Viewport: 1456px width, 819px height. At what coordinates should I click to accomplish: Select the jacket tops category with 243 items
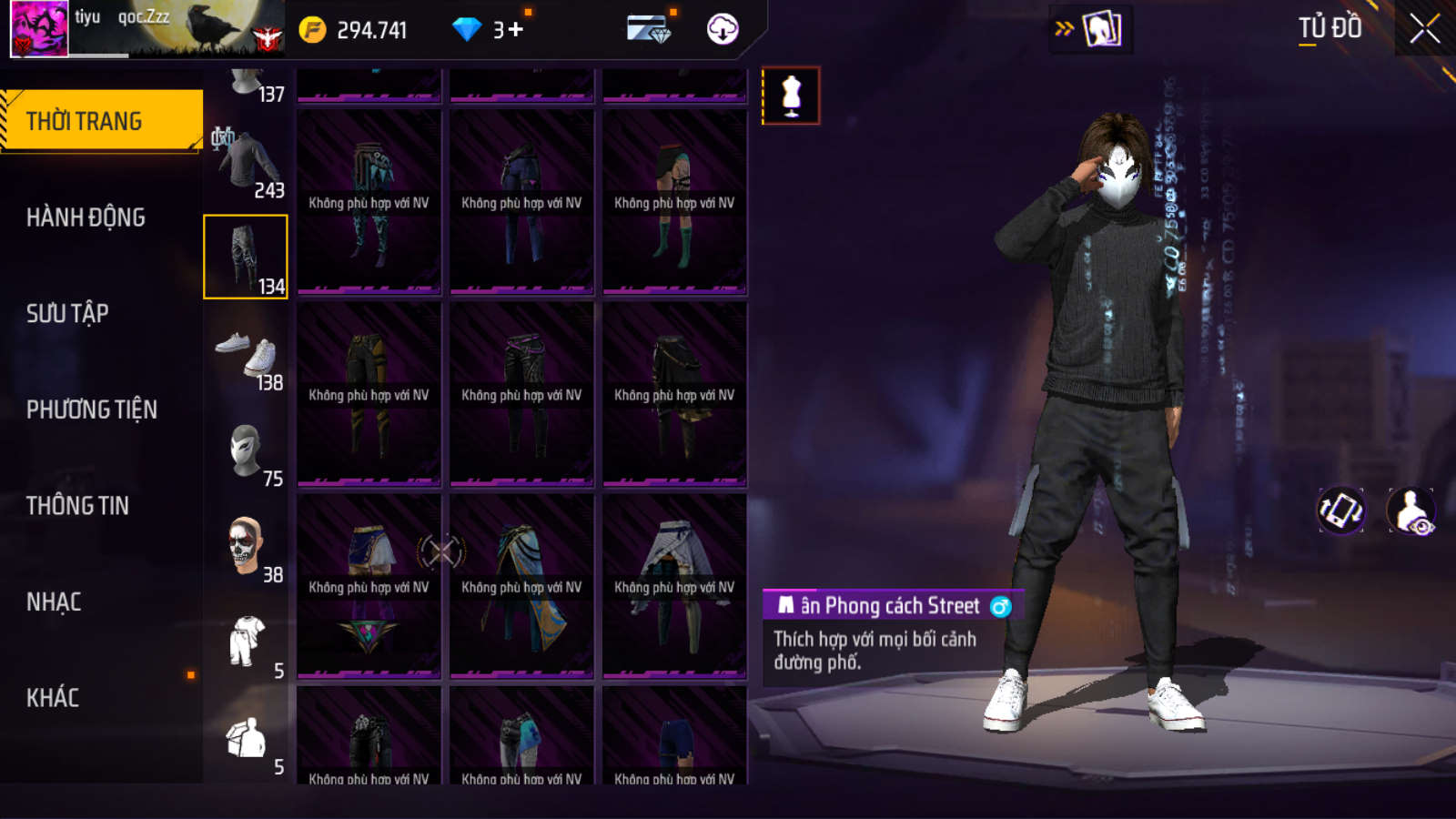[x=246, y=164]
